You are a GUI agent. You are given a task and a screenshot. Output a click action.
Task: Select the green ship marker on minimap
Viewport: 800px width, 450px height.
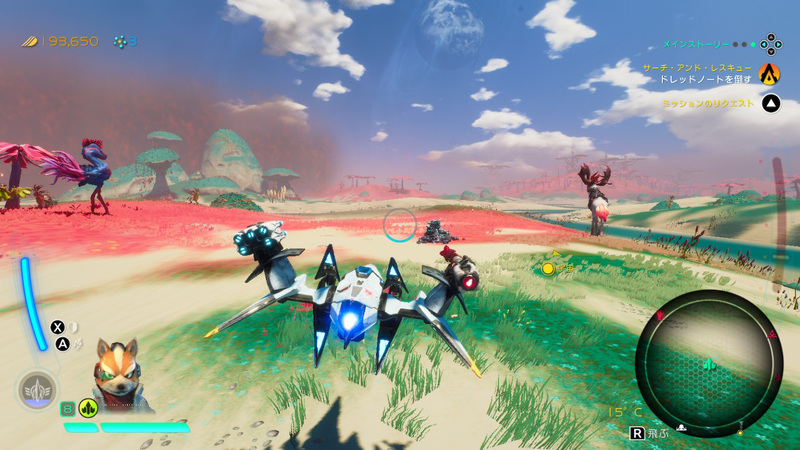coord(709,364)
